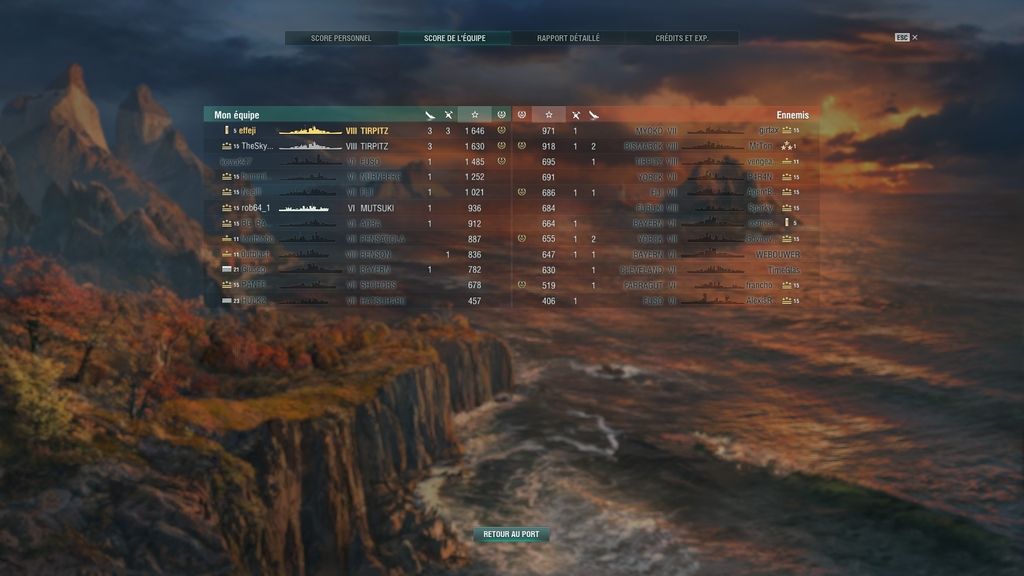Sort my team by star score column
Image resolution: width=1024 pixels, height=576 pixels.
[x=474, y=115]
